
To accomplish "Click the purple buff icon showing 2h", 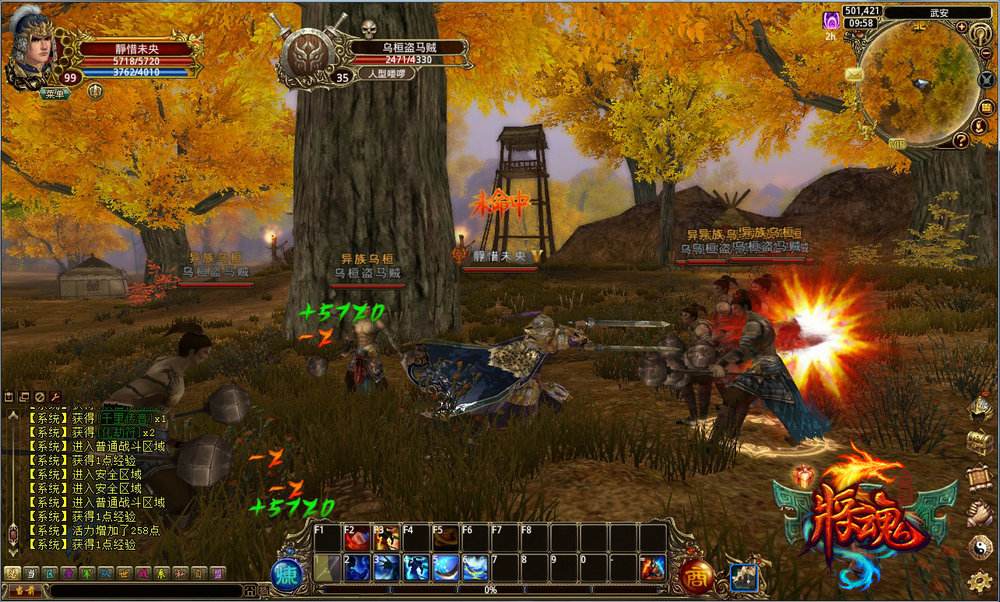I will pos(830,21).
